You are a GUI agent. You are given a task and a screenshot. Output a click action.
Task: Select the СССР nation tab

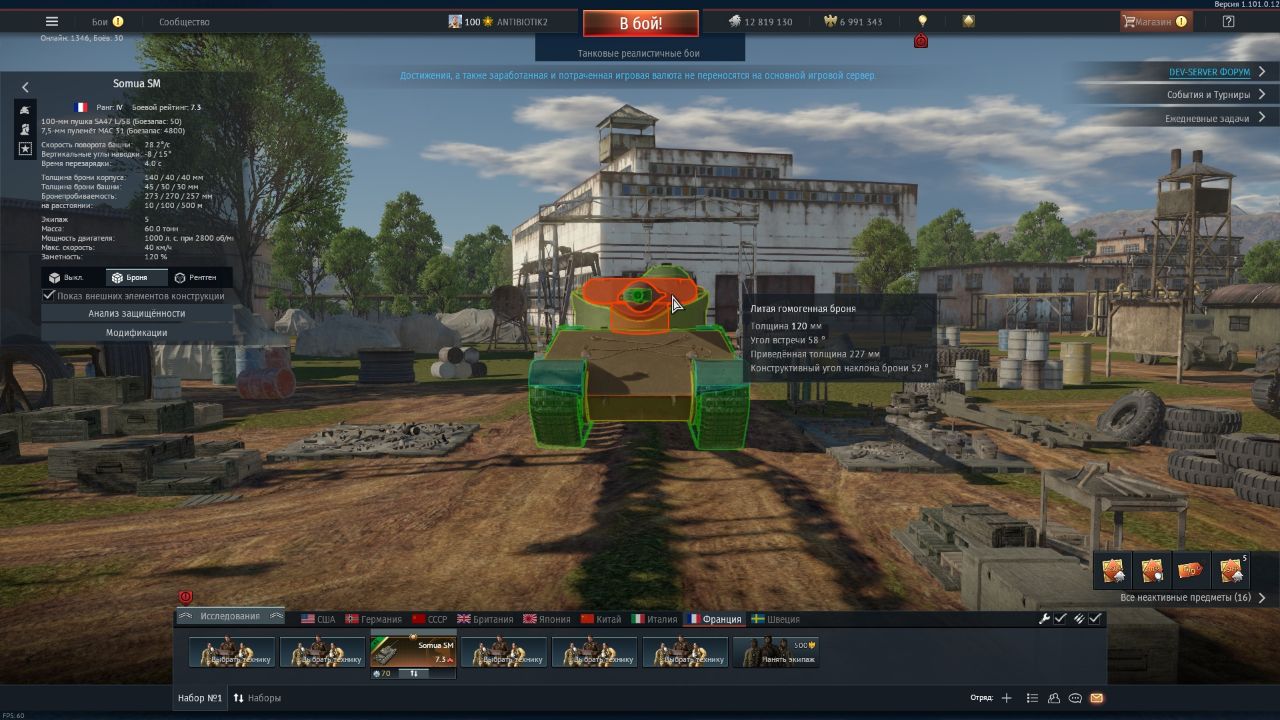[430, 619]
